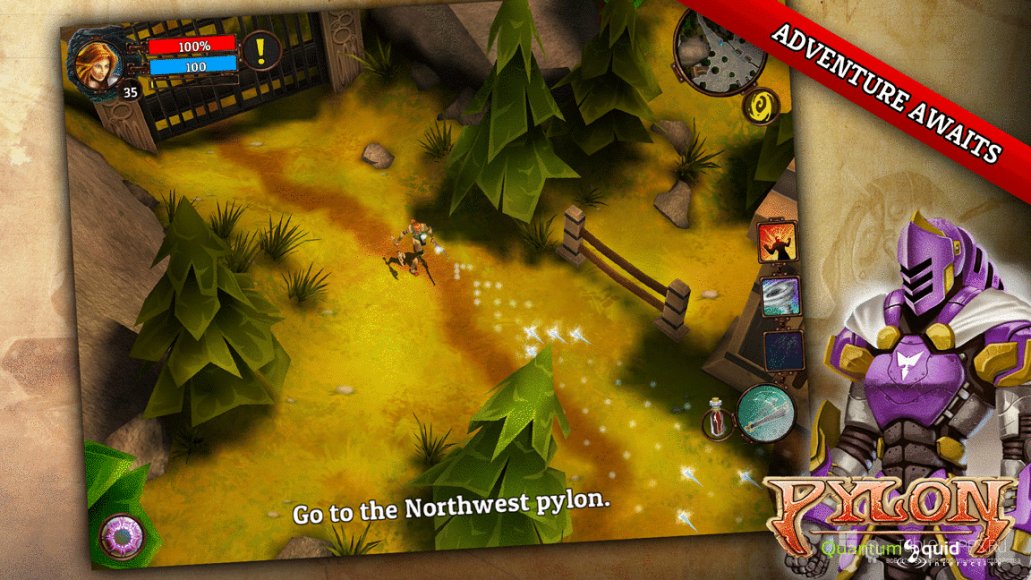Cast the whirlwind tornado ability
Image resolution: width=1031 pixels, height=580 pixels.
pos(780,297)
